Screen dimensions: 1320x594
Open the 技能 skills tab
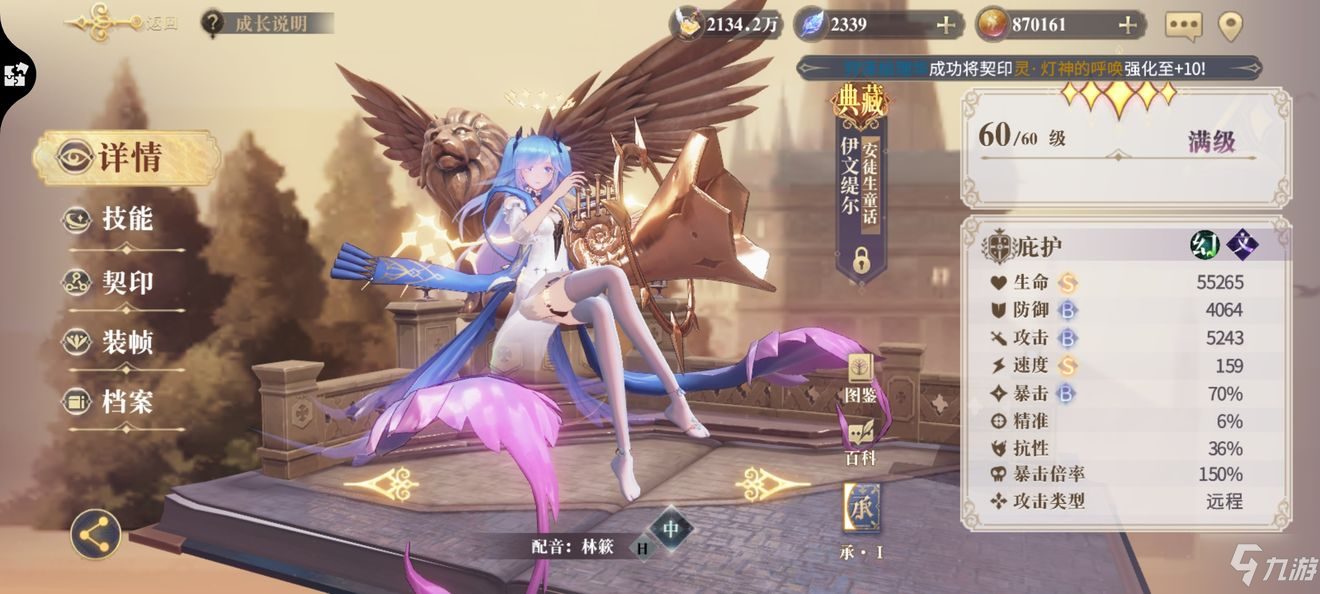[126, 219]
